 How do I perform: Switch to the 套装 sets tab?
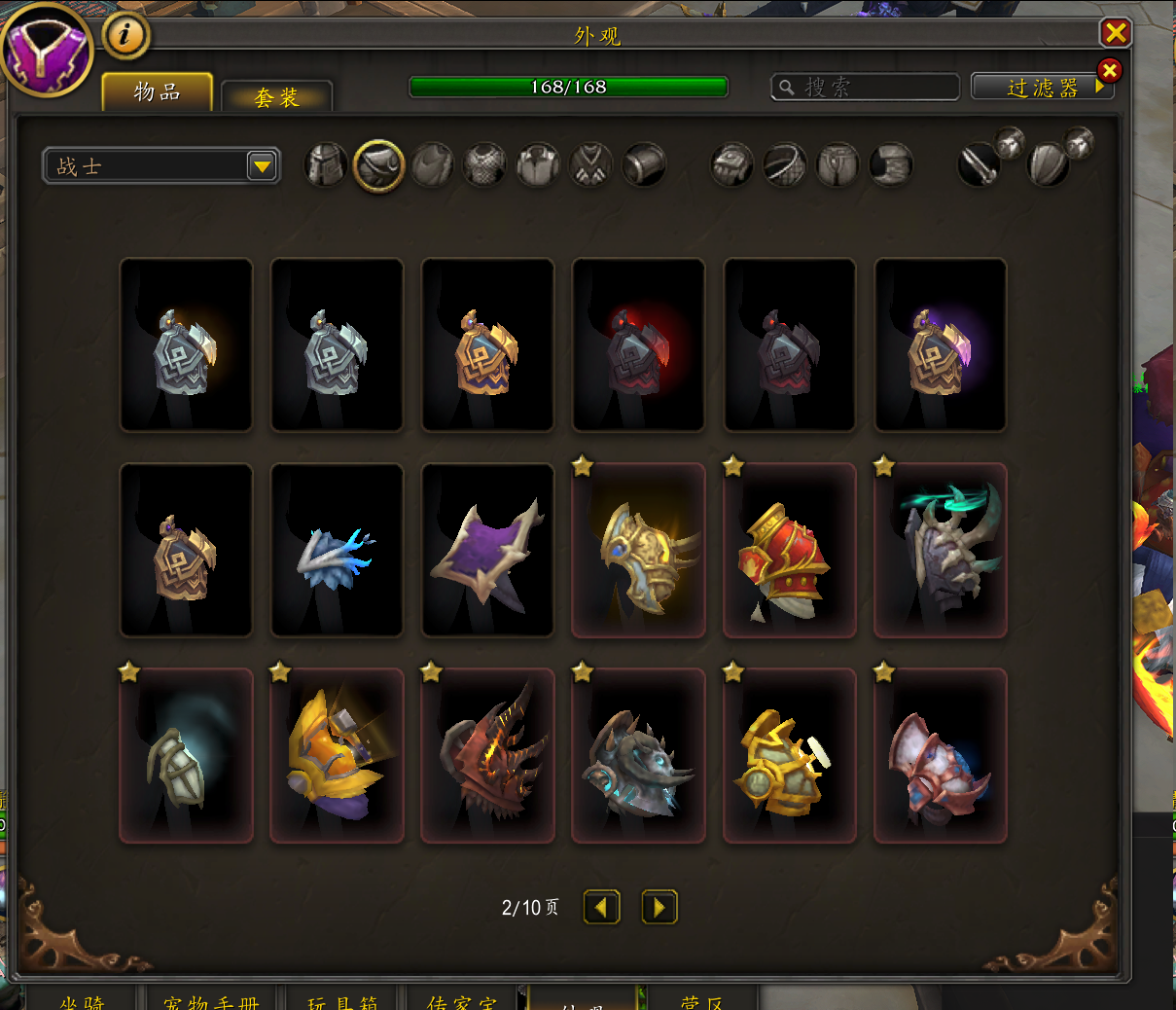[277, 97]
